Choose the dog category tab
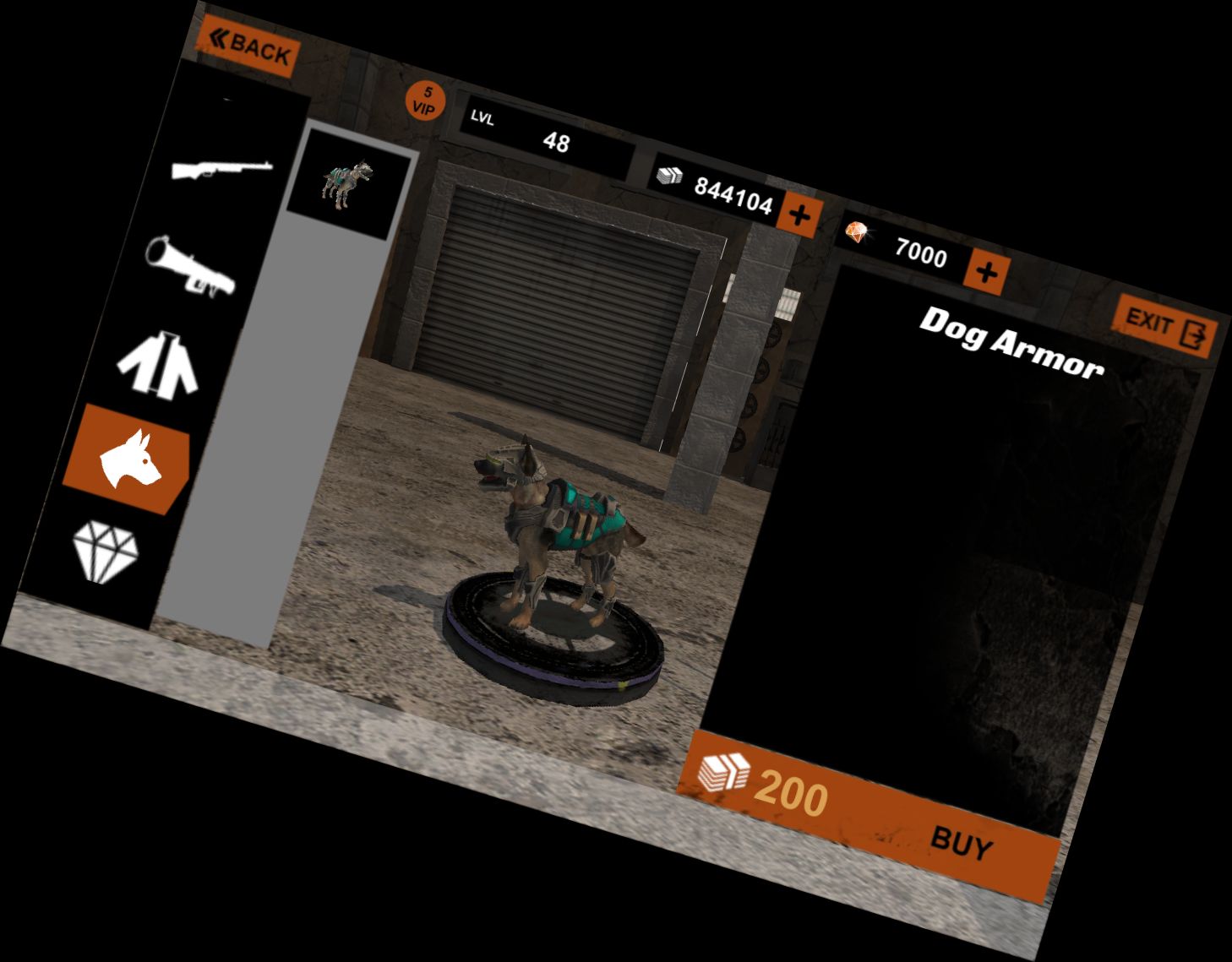 tap(128, 459)
